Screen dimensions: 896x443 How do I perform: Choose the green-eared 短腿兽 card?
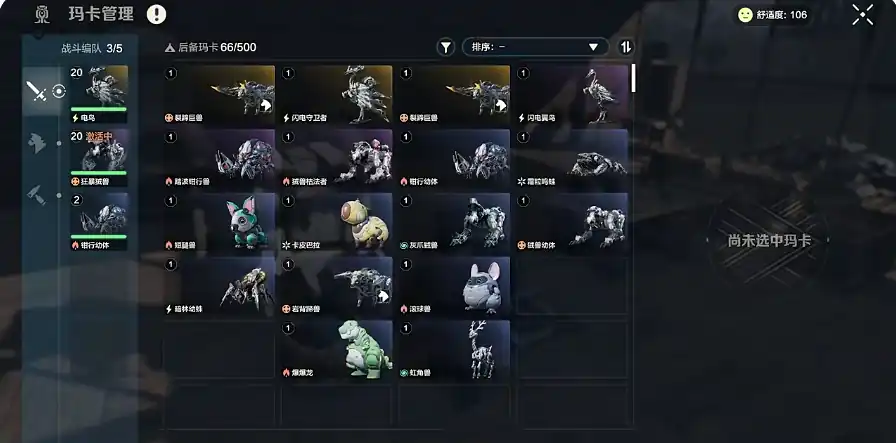[219, 222]
